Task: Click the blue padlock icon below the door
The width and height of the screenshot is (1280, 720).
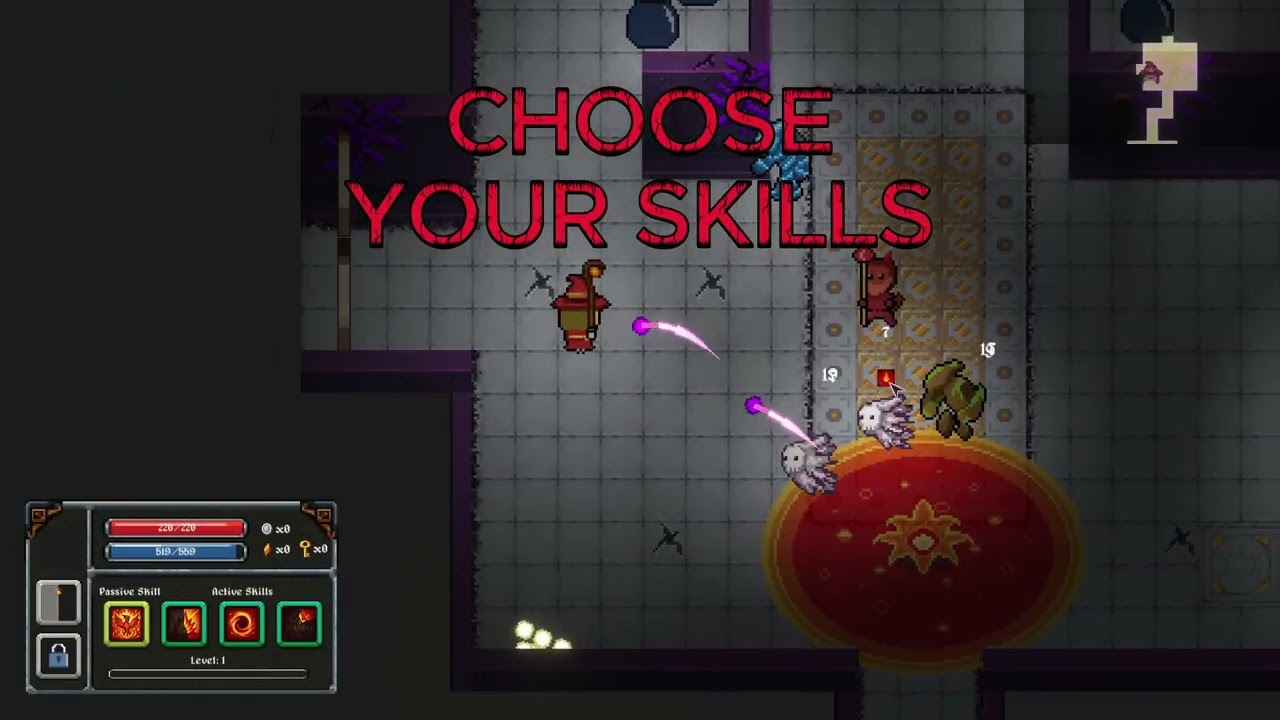Action: click(58, 656)
